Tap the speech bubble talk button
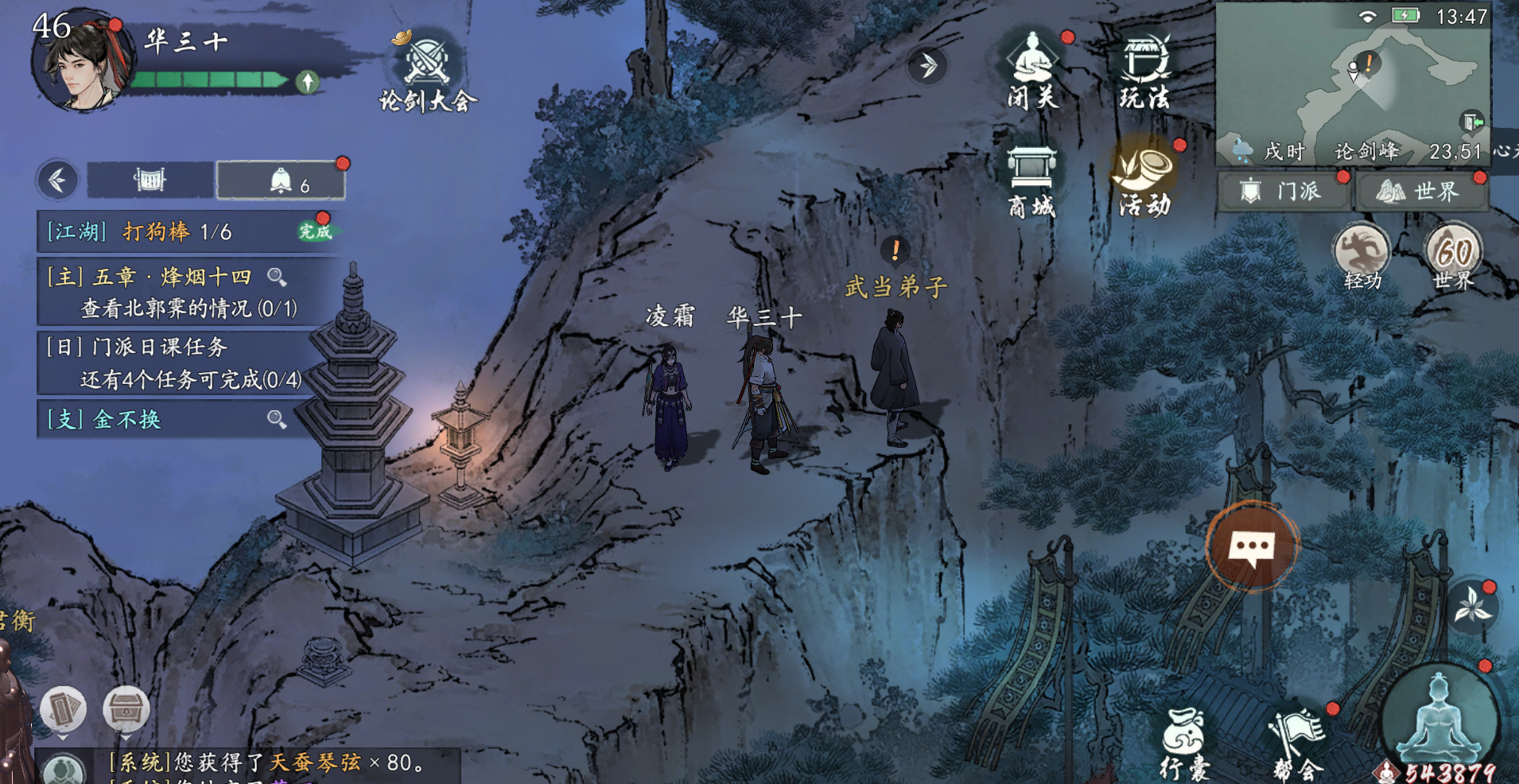 point(1253,546)
